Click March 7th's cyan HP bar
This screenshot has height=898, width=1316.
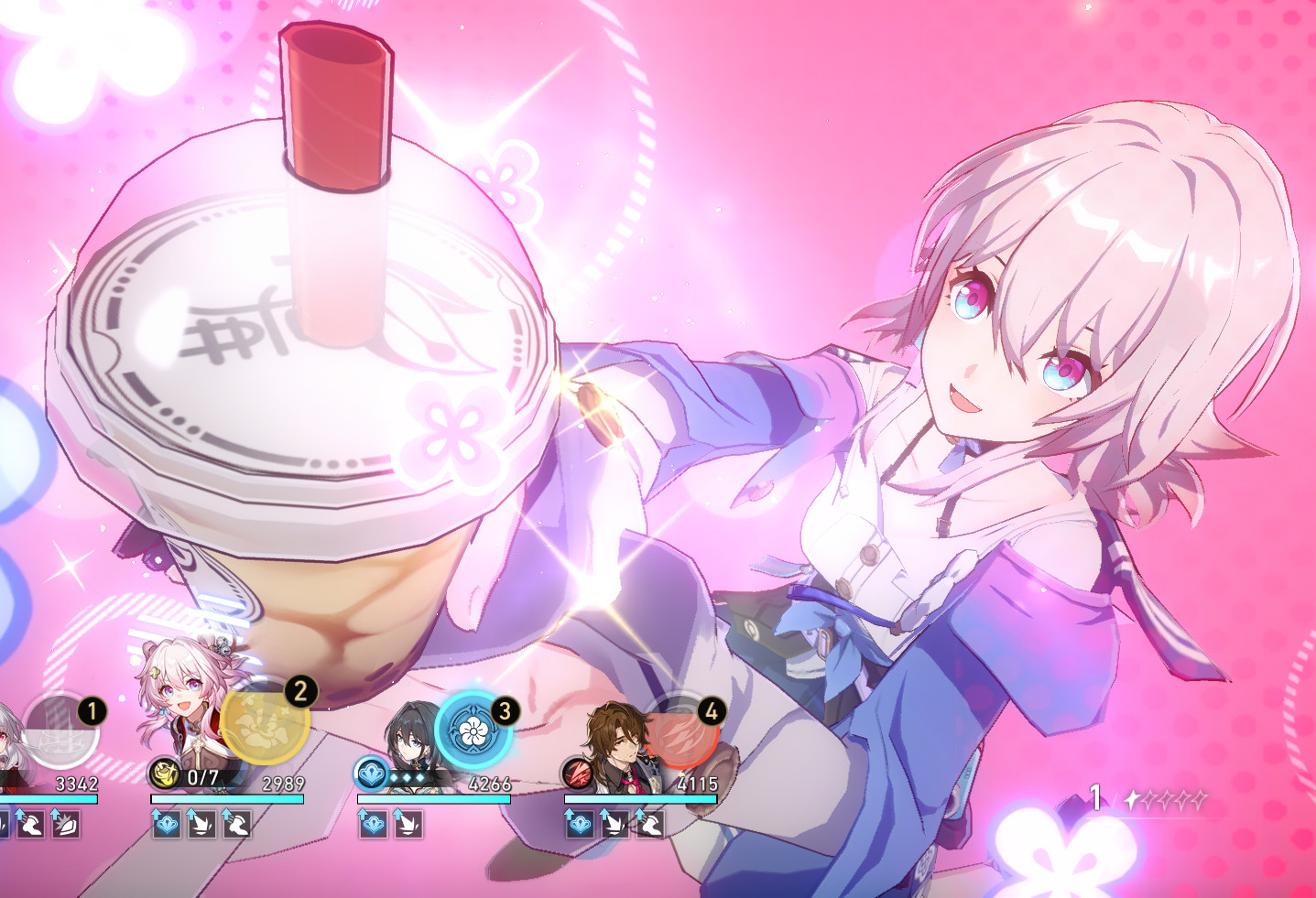(229, 796)
